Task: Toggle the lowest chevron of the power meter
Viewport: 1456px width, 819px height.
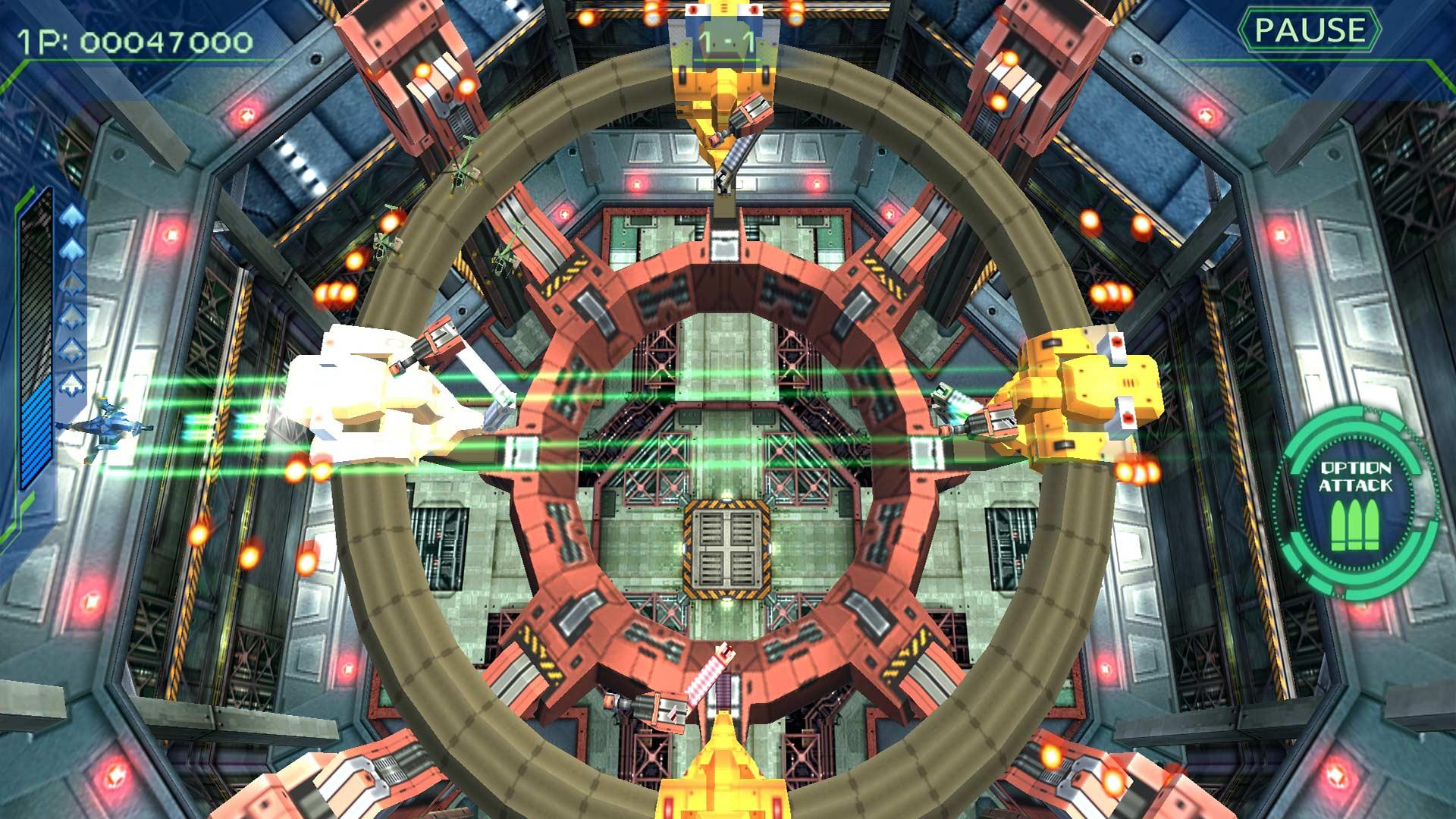Action: point(72,383)
